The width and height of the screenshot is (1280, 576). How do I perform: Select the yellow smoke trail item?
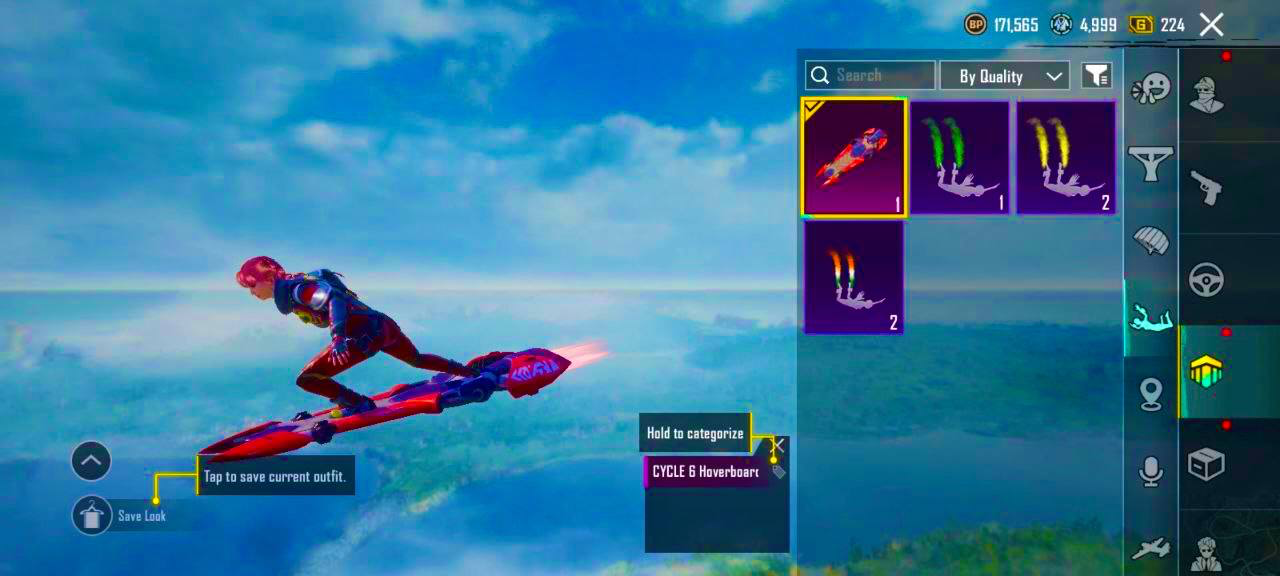click(1066, 158)
